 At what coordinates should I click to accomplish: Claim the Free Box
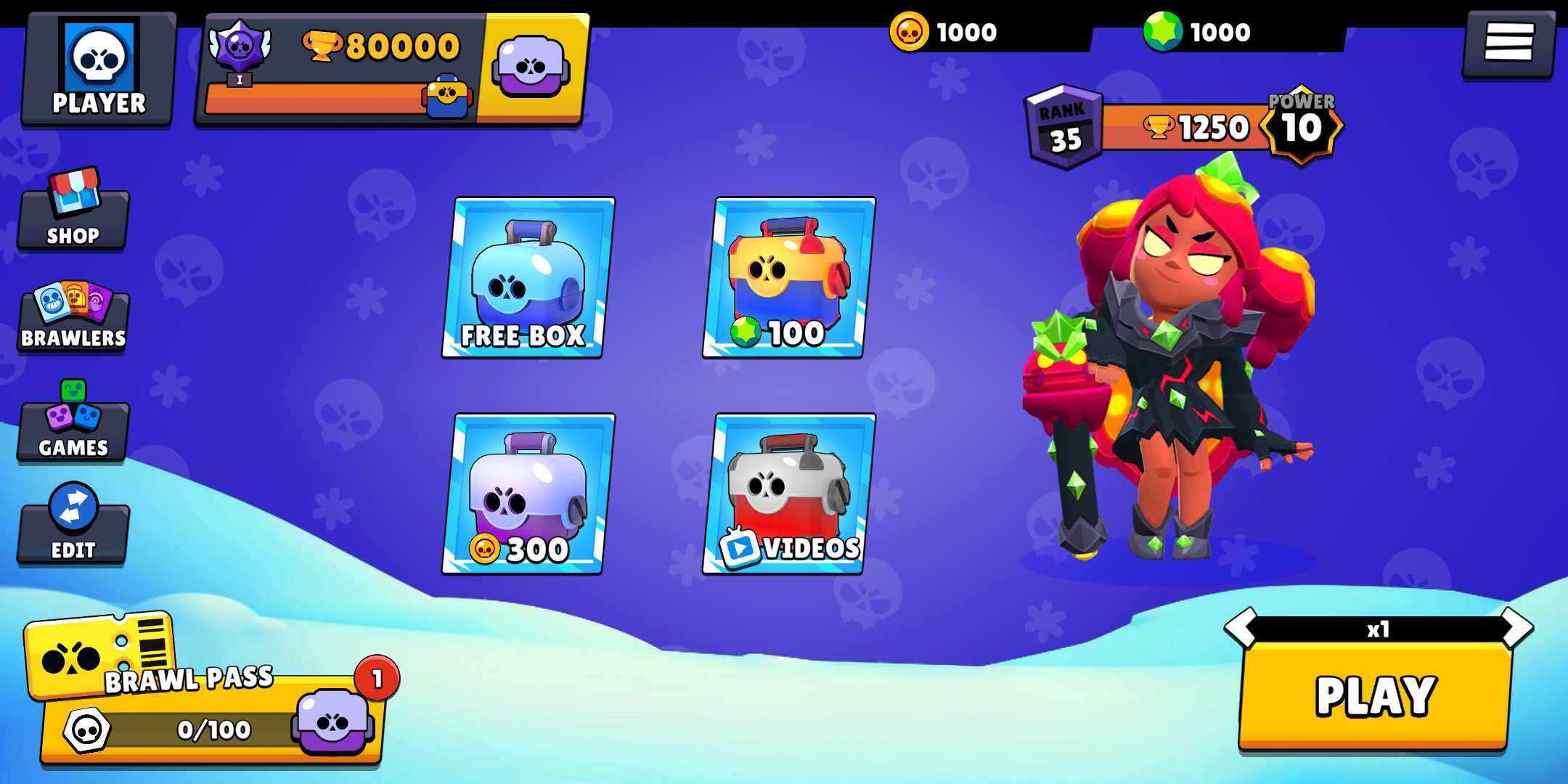528,278
